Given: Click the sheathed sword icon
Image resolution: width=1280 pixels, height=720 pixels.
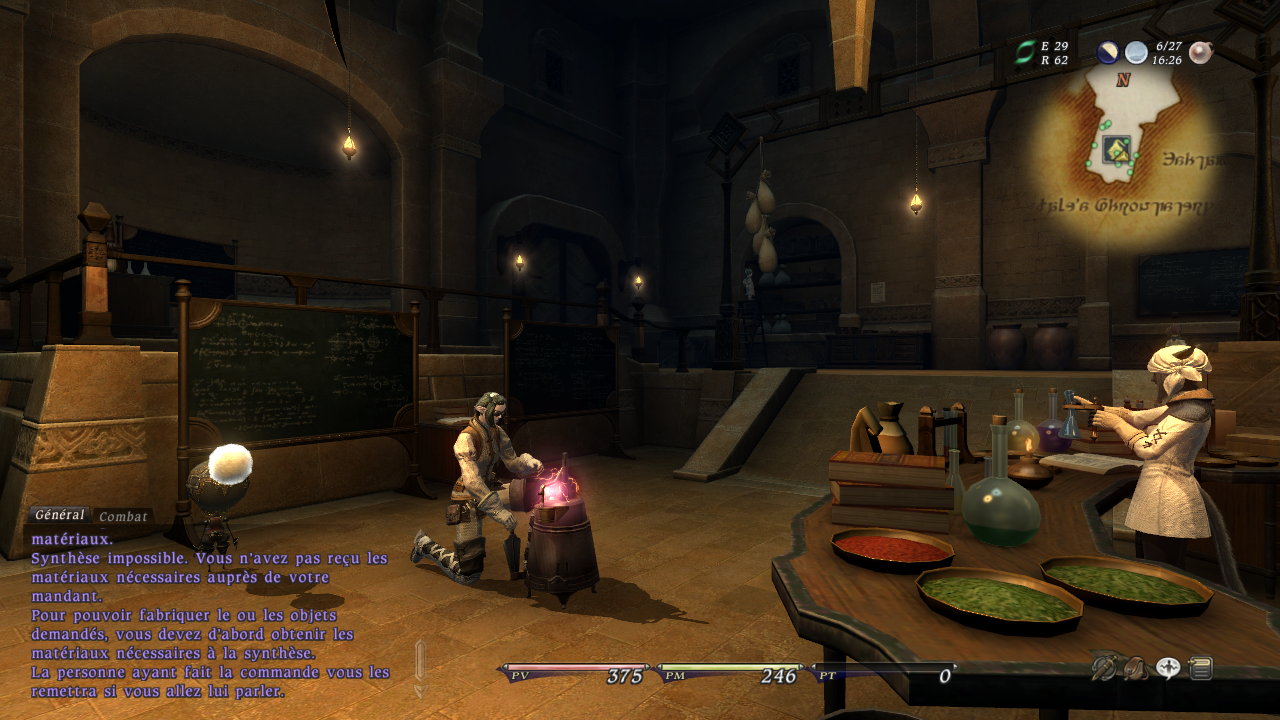Looking at the screenshot, I should 1104,668.
